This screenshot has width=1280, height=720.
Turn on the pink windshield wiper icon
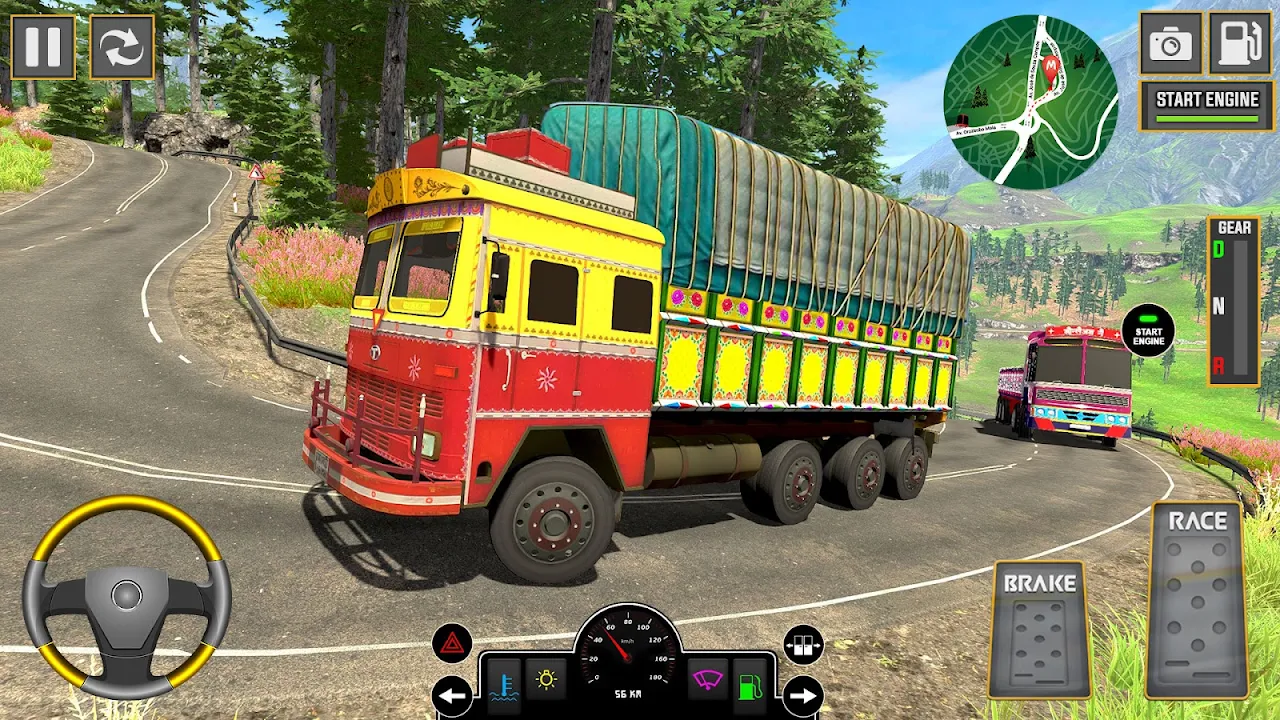click(x=707, y=681)
